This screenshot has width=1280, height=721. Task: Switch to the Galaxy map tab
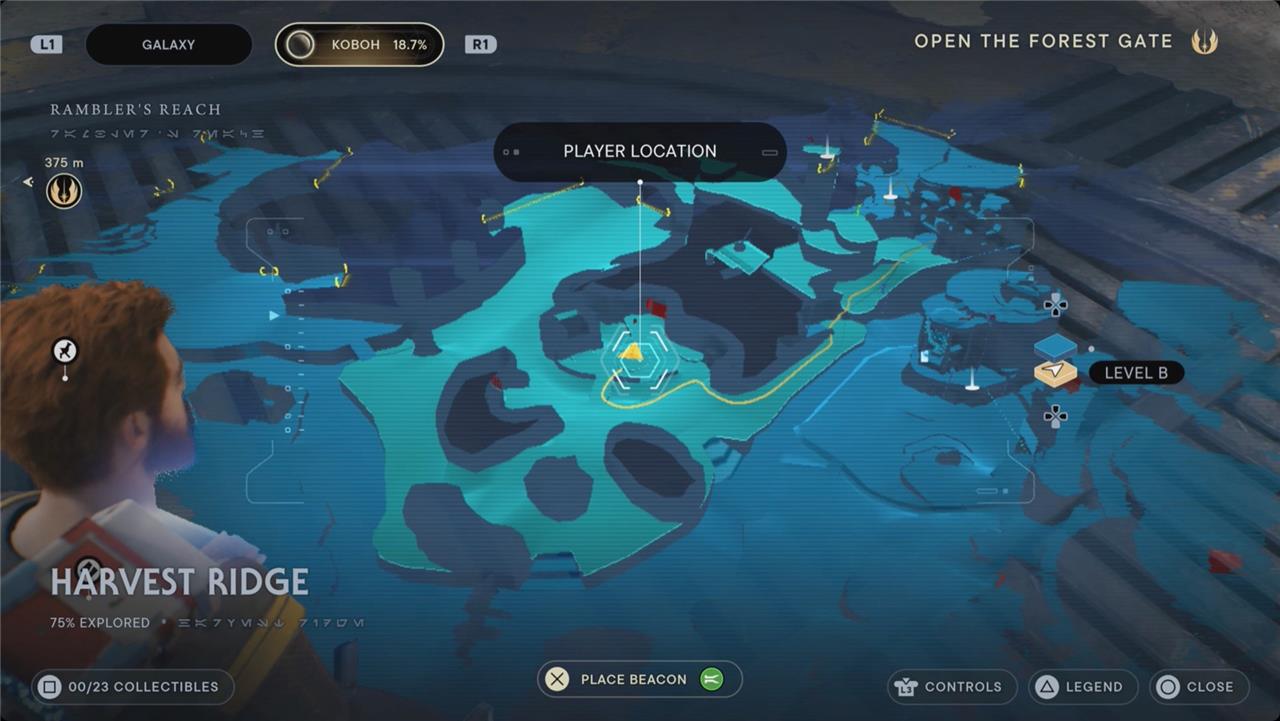(x=168, y=45)
